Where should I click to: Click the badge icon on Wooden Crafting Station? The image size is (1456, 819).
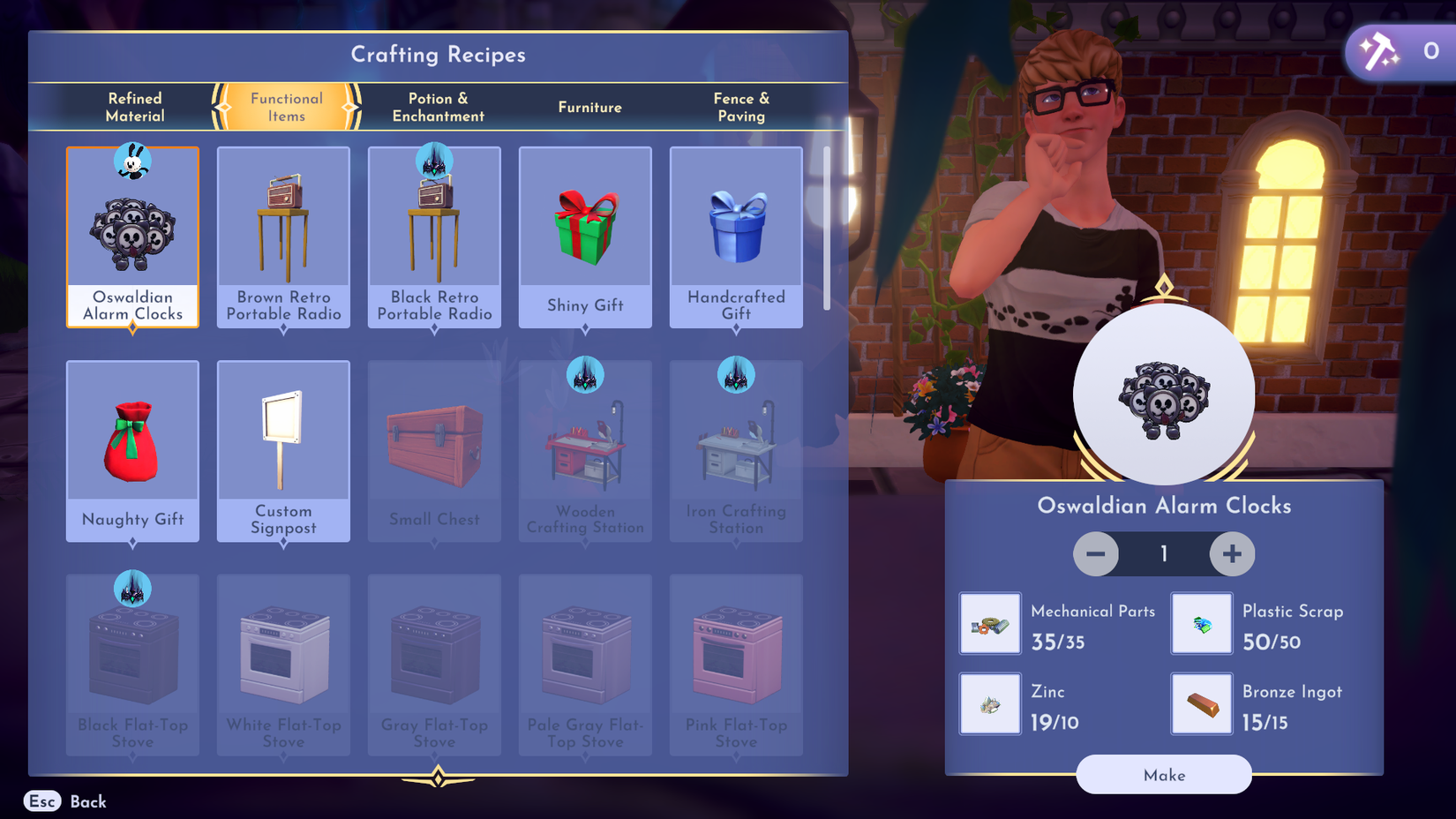(585, 374)
